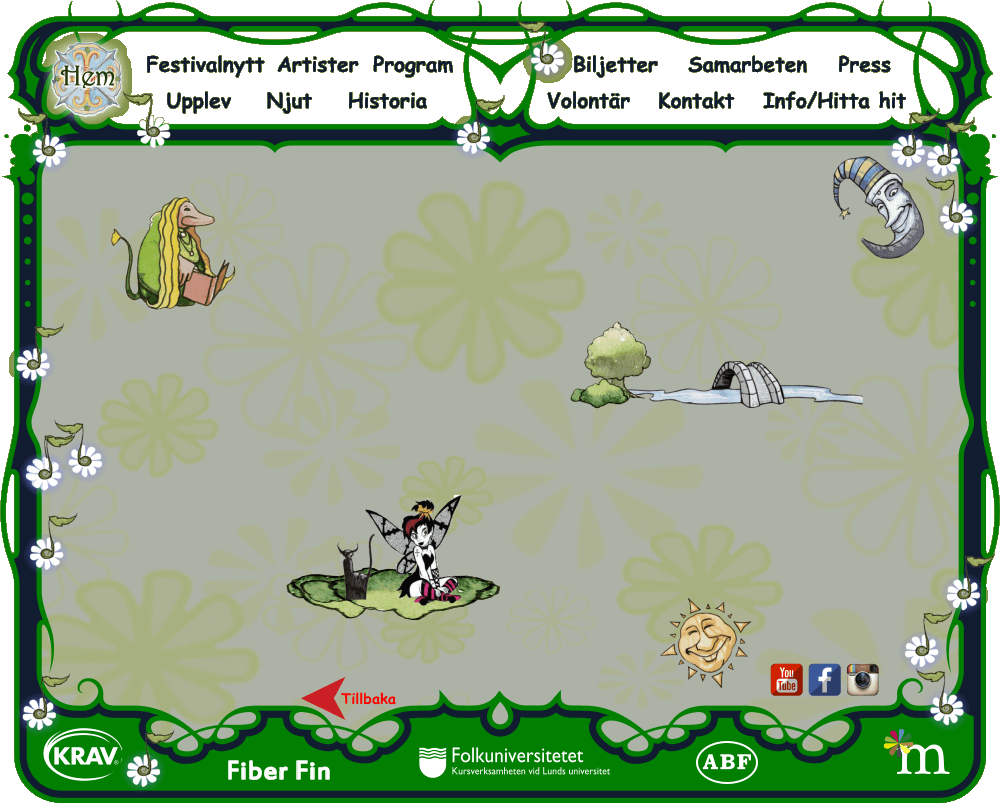
Task: Select the Info/Hitta hit entry
Action: [x=834, y=102]
